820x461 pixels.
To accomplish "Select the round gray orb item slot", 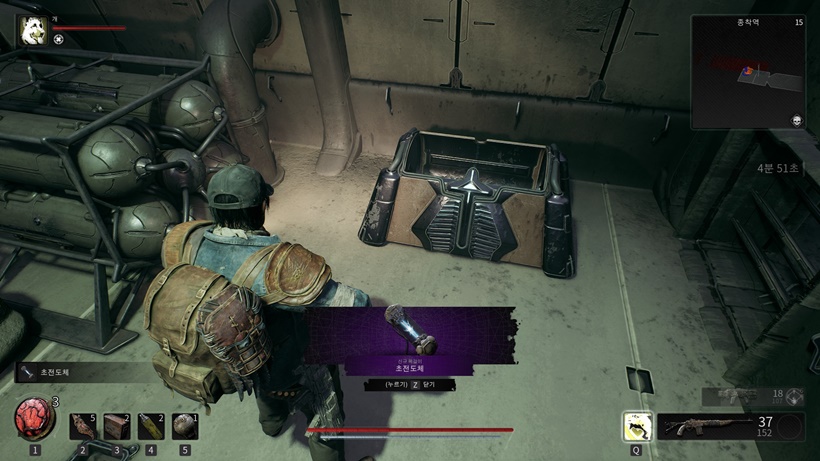I will coord(185,426).
